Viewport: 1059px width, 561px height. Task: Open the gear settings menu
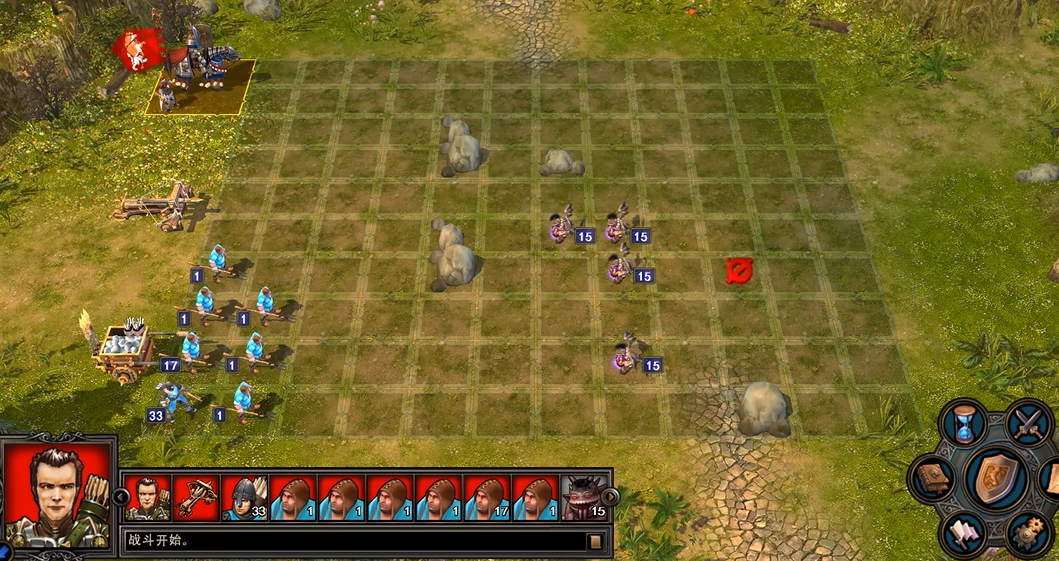[1028, 533]
